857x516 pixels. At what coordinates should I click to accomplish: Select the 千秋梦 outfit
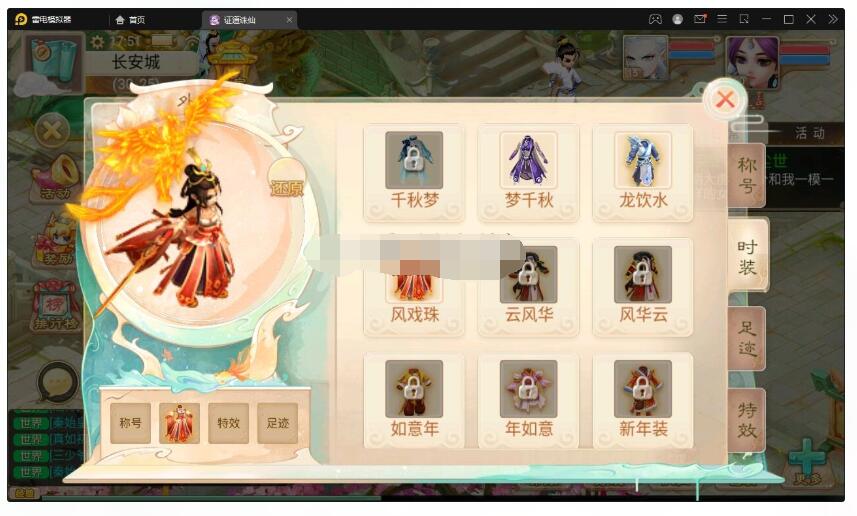coord(414,170)
